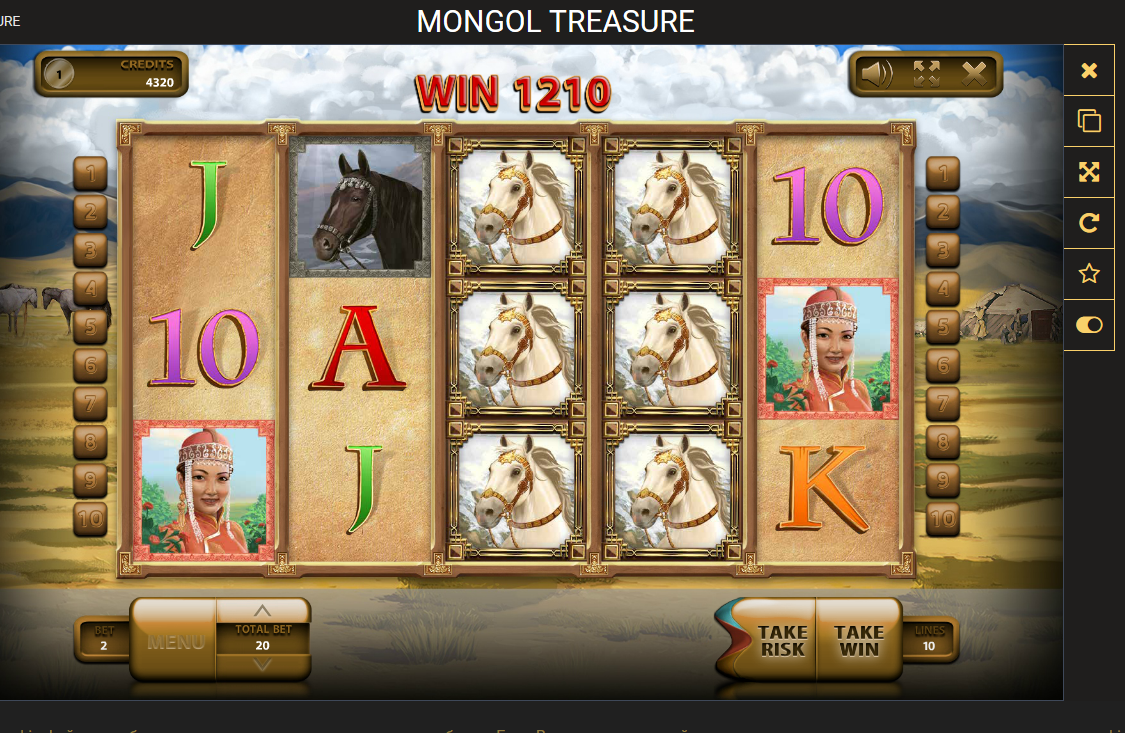This screenshot has height=733, width=1125.
Task: Open the game MENU button
Action: coord(174,641)
